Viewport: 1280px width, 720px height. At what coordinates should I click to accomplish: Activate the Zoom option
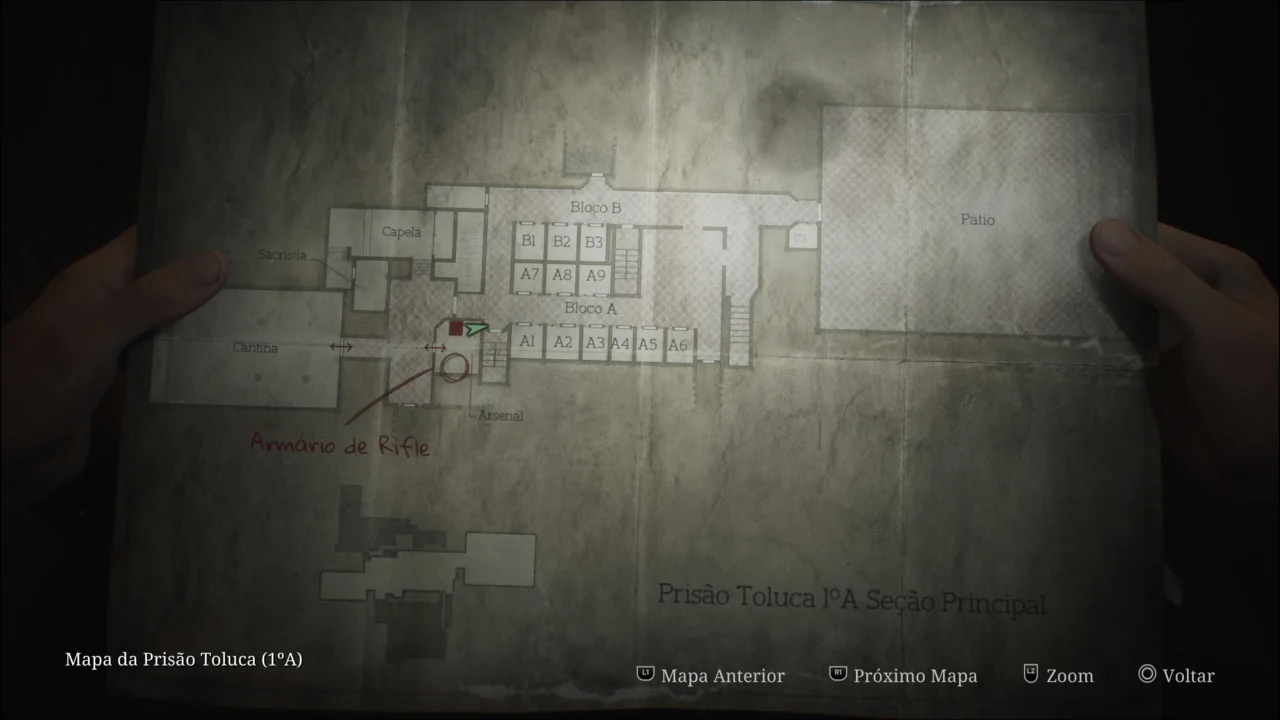tap(1068, 675)
